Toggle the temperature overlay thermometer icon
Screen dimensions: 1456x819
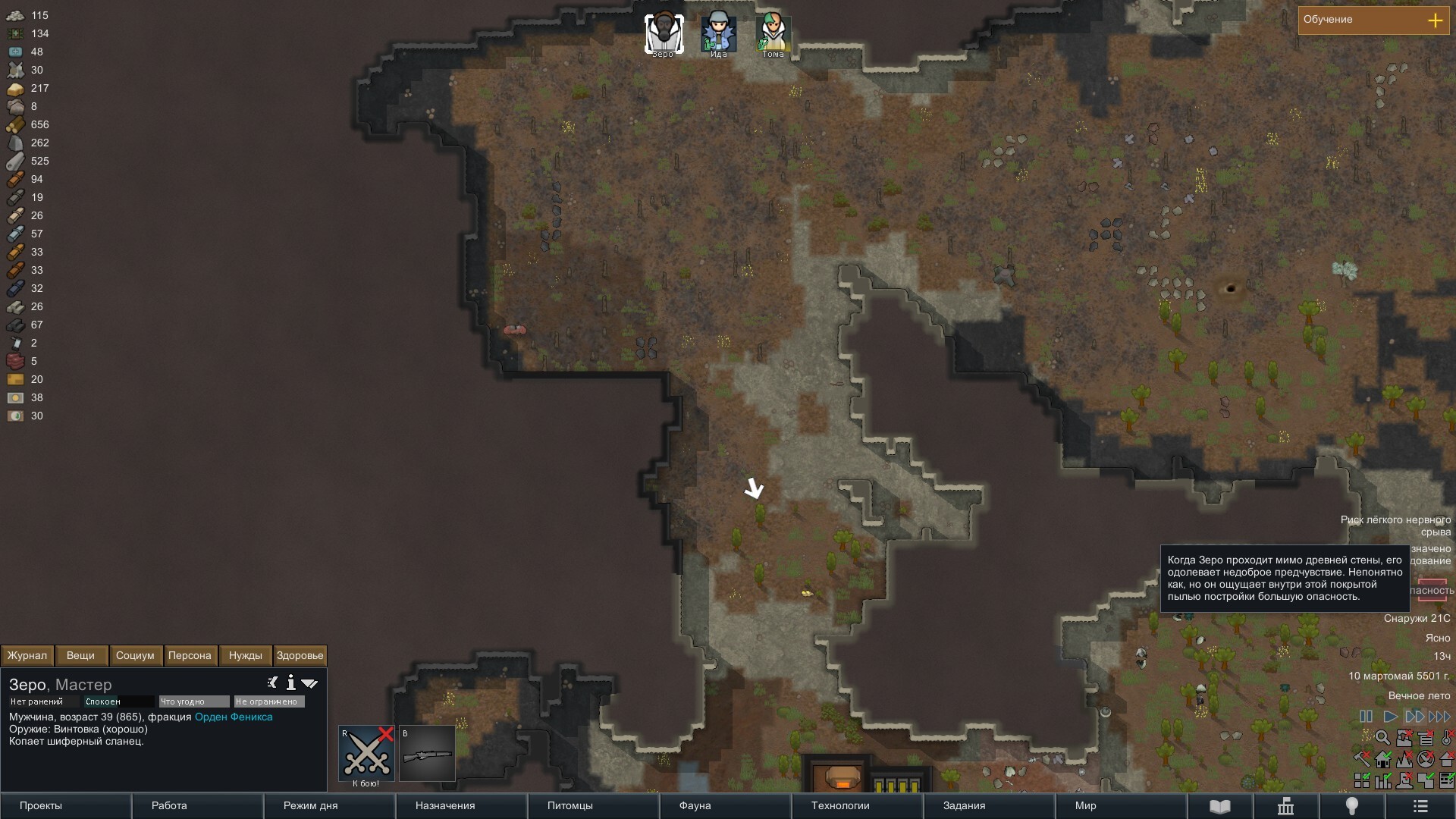pyautogui.click(x=1447, y=738)
